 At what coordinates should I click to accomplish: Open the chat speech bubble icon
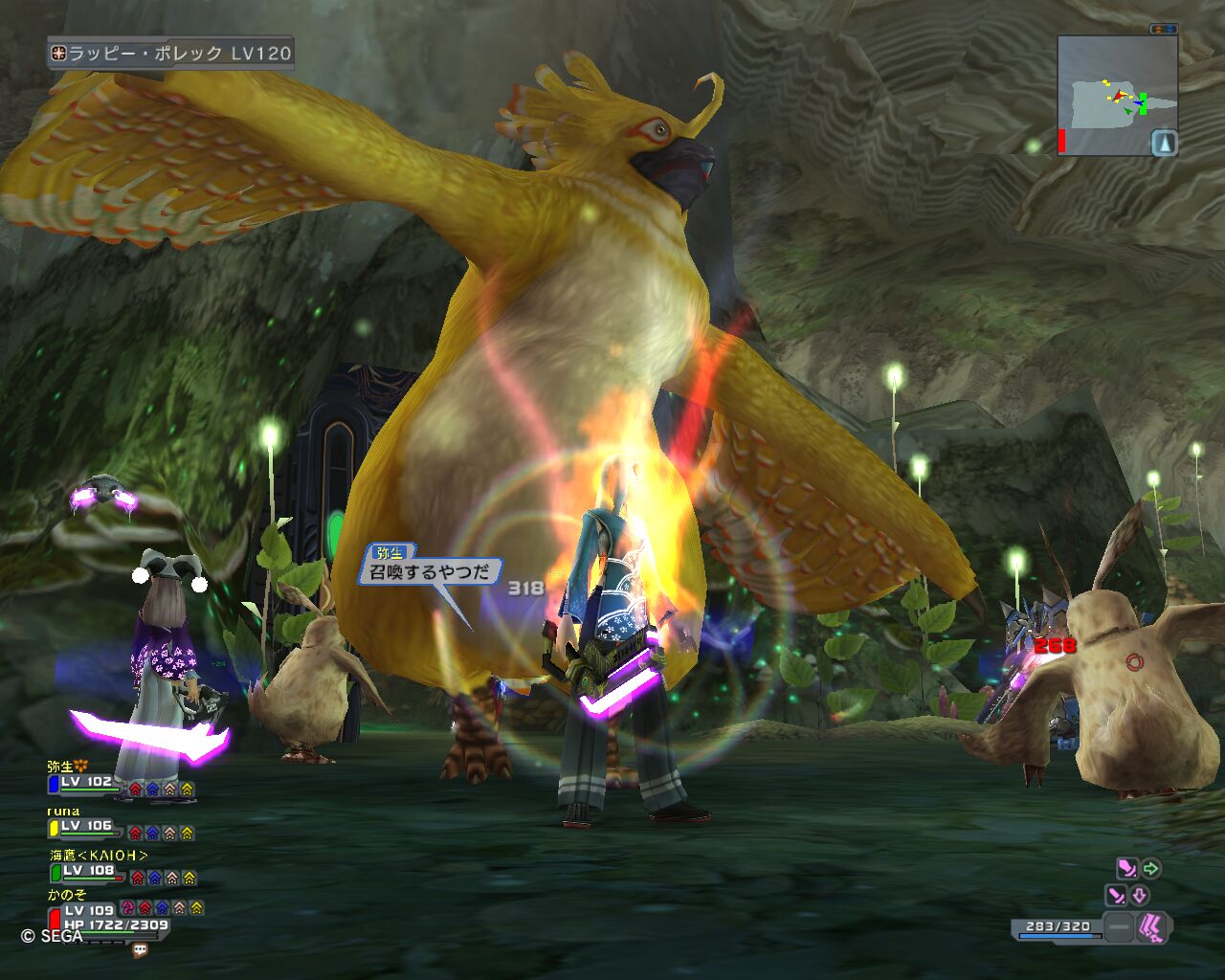pos(140,950)
